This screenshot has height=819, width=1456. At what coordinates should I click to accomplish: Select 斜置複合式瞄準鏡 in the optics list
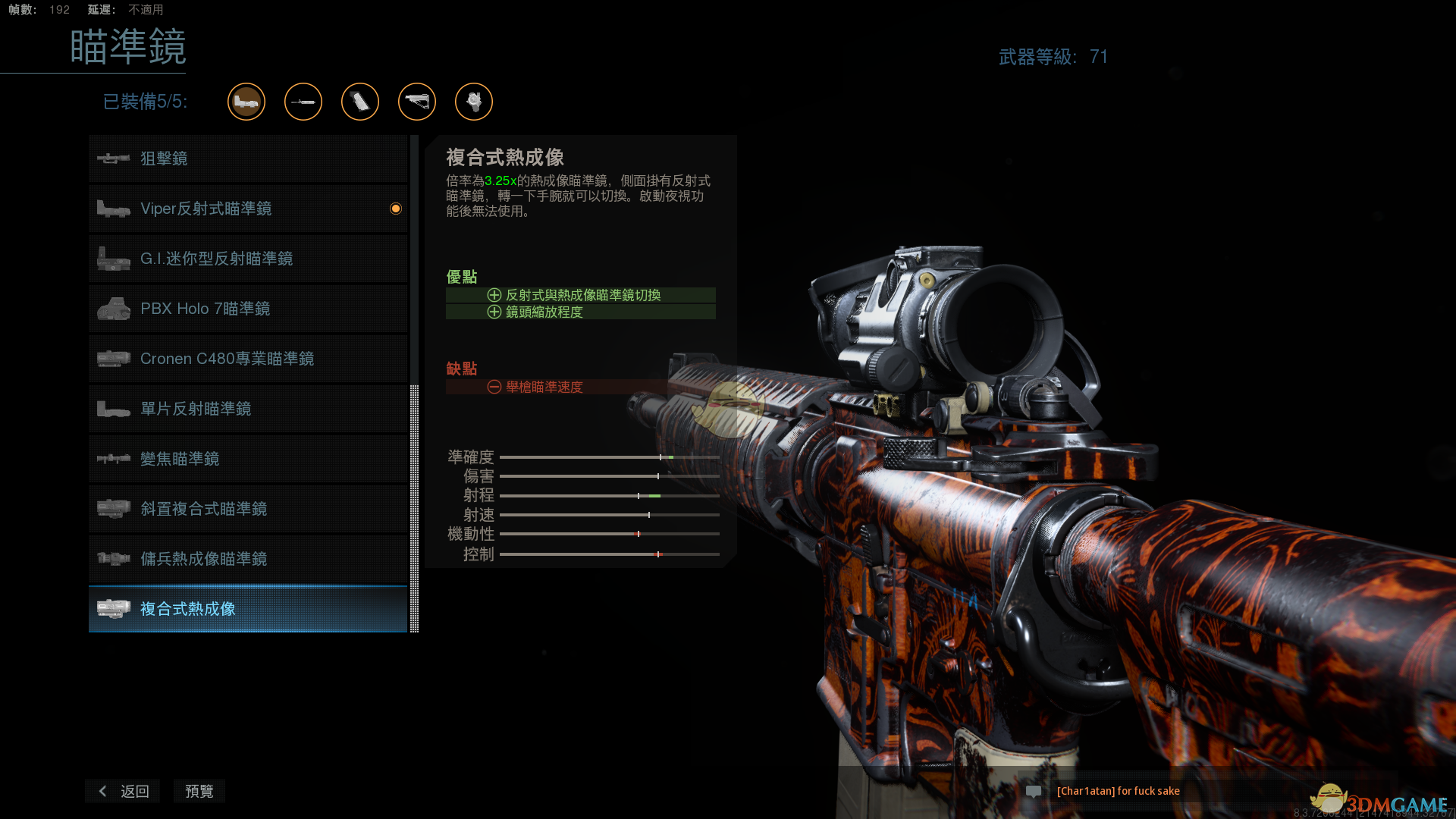coord(248,509)
